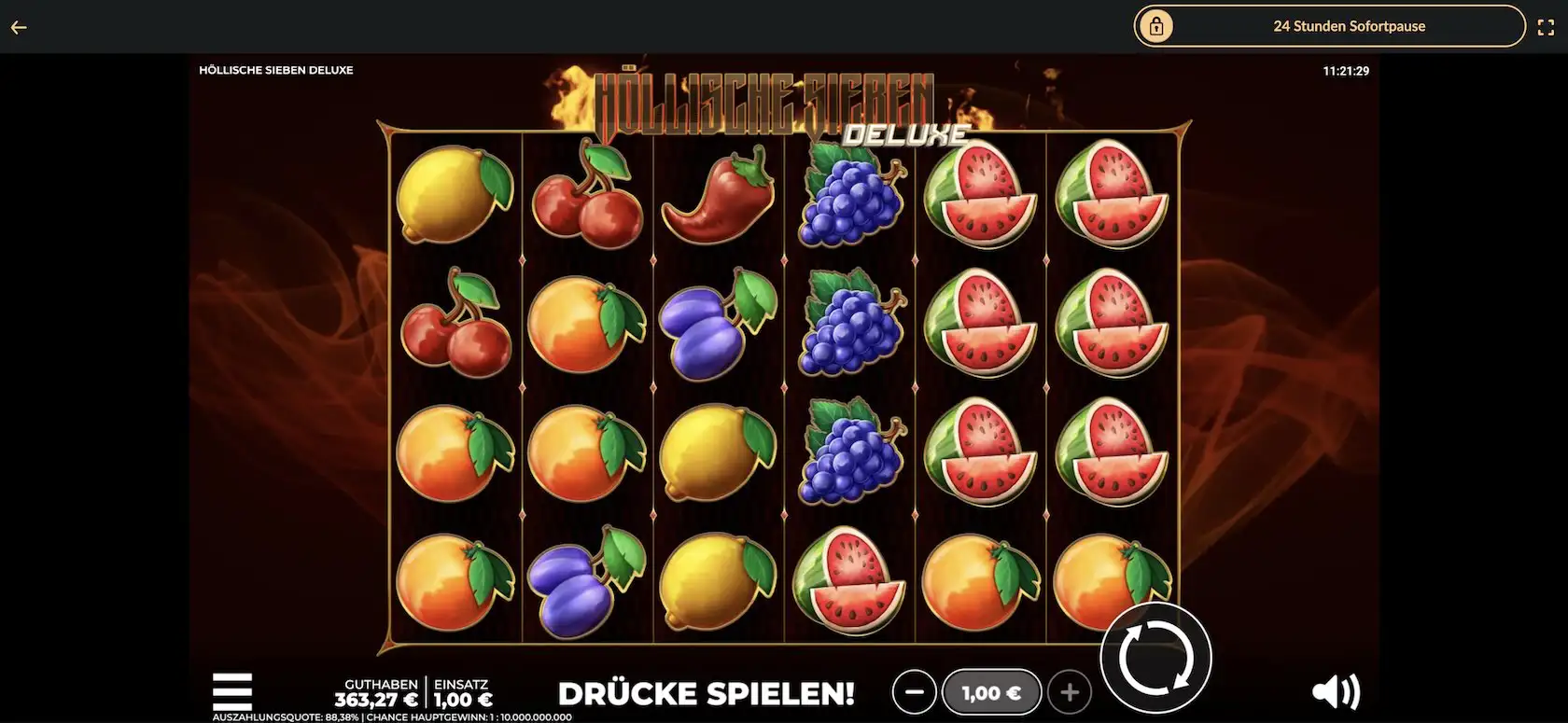Screen dimensions: 1568x723
Task: Click the clock showing 11:21:29
Action: tap(1345, 69)
